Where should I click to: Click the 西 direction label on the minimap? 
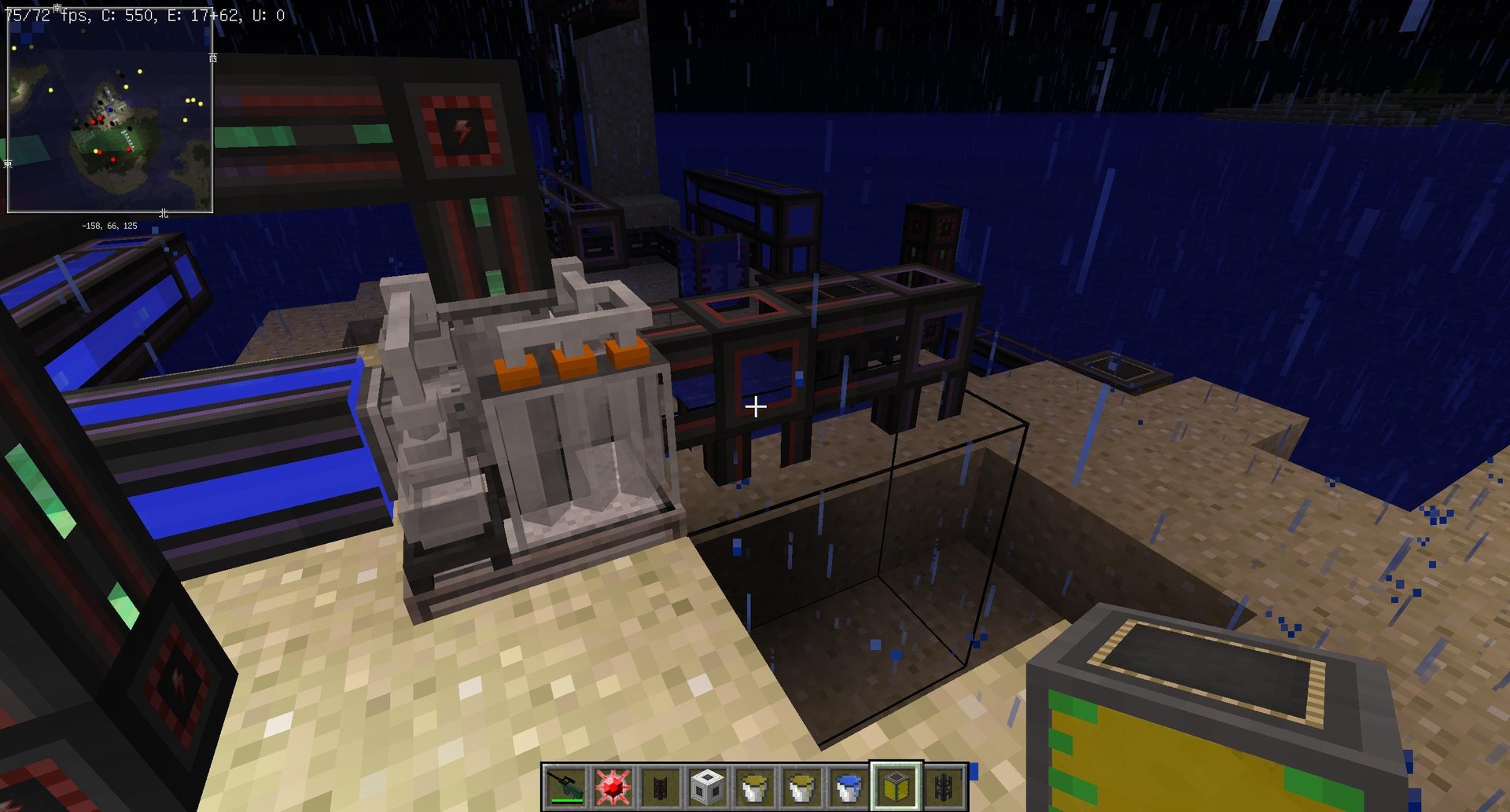212,57
